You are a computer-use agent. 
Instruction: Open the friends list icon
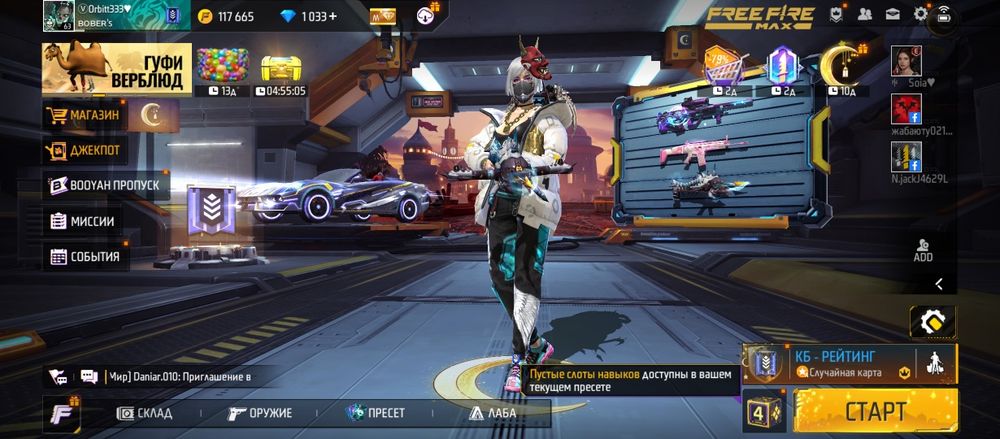point(865,15)
